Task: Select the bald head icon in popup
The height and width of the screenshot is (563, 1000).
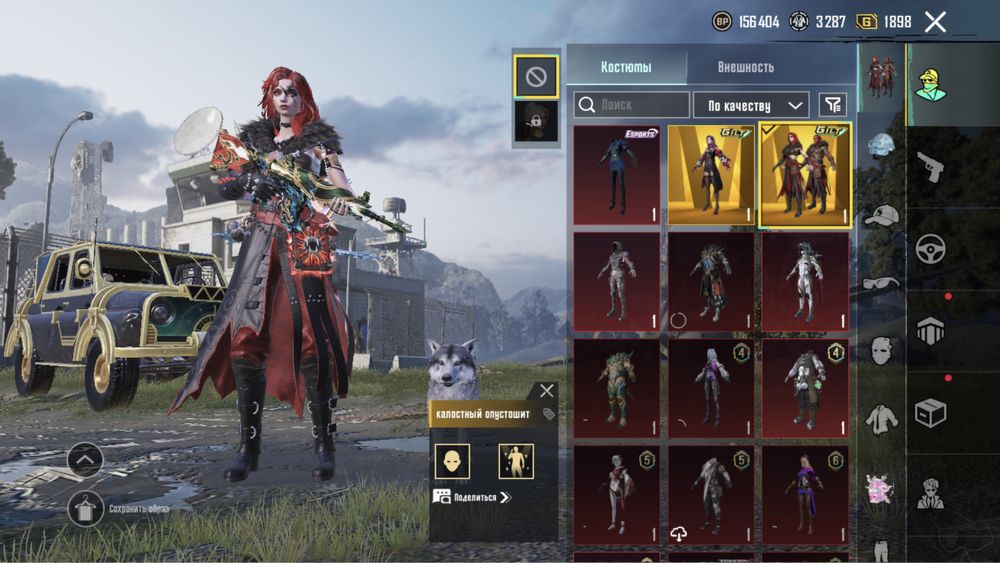Action: (x=452, y=461)
